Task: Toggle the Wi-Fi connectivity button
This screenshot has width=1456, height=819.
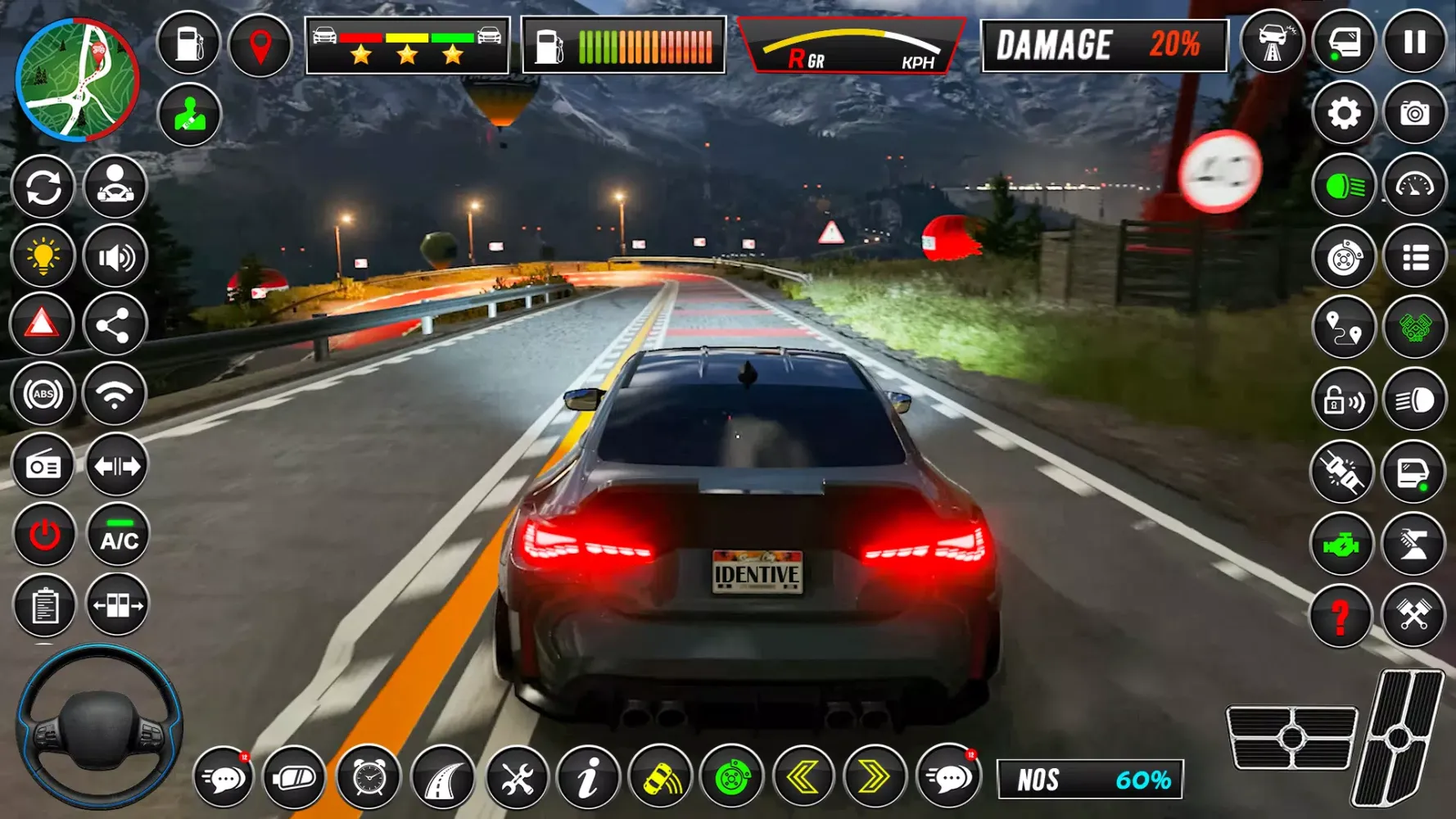Action: point(115,394)
